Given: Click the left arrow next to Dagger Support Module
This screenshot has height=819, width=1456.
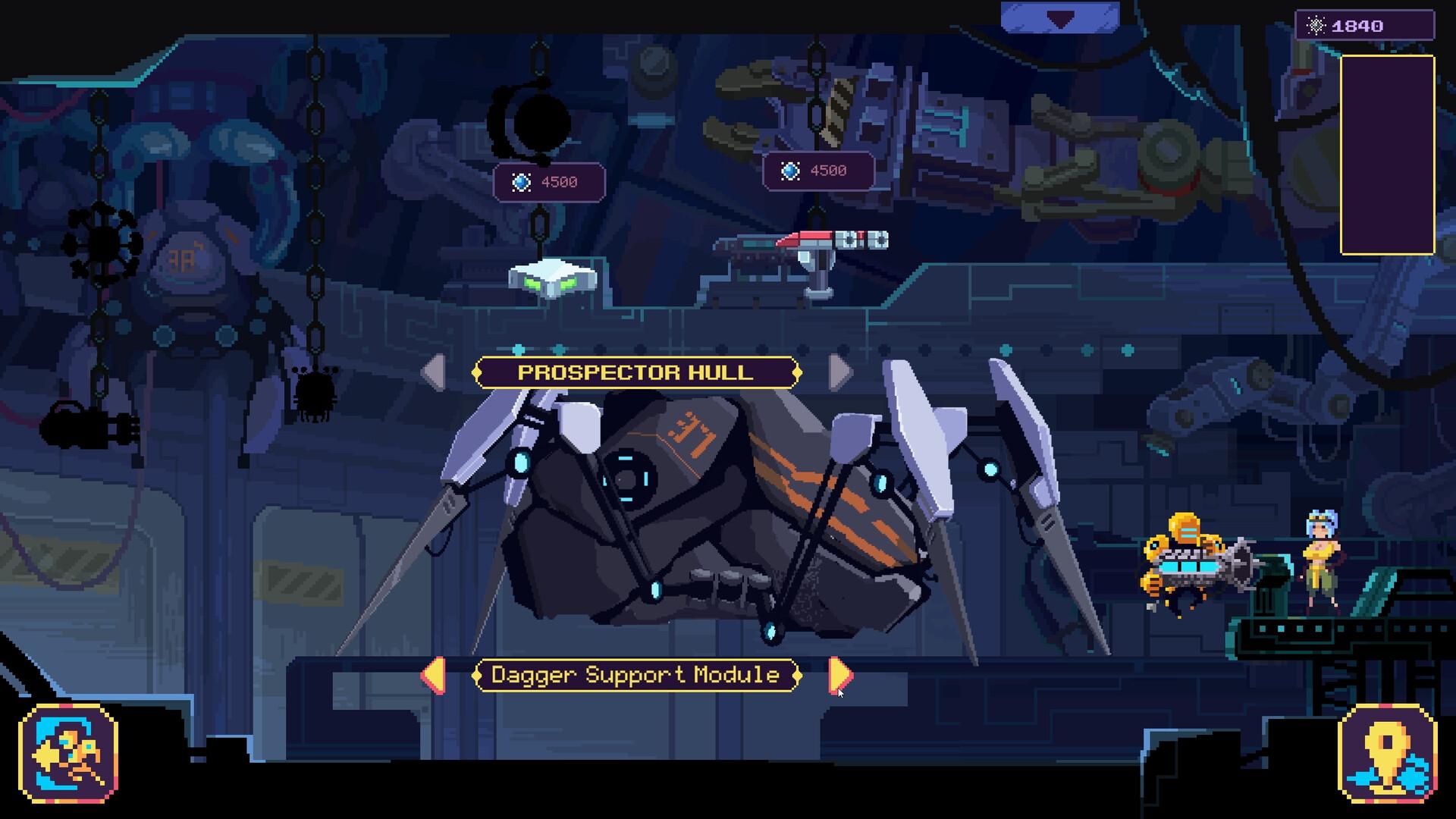Looking at the screenshot, I should click(435, 674).
